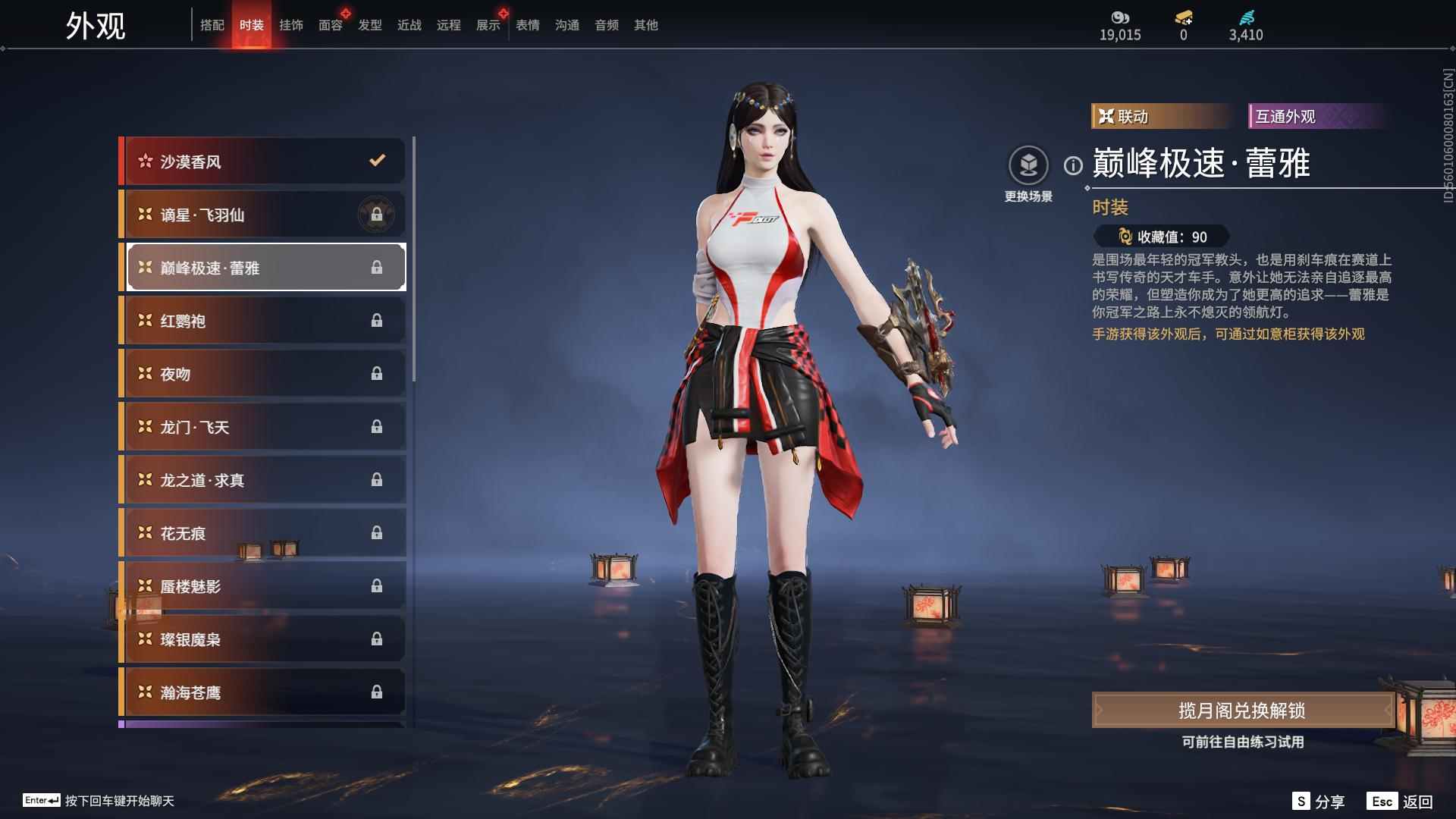Switch to the 挂饰 tab
The width and height of the screenshot is (1456, 819).
291,24
